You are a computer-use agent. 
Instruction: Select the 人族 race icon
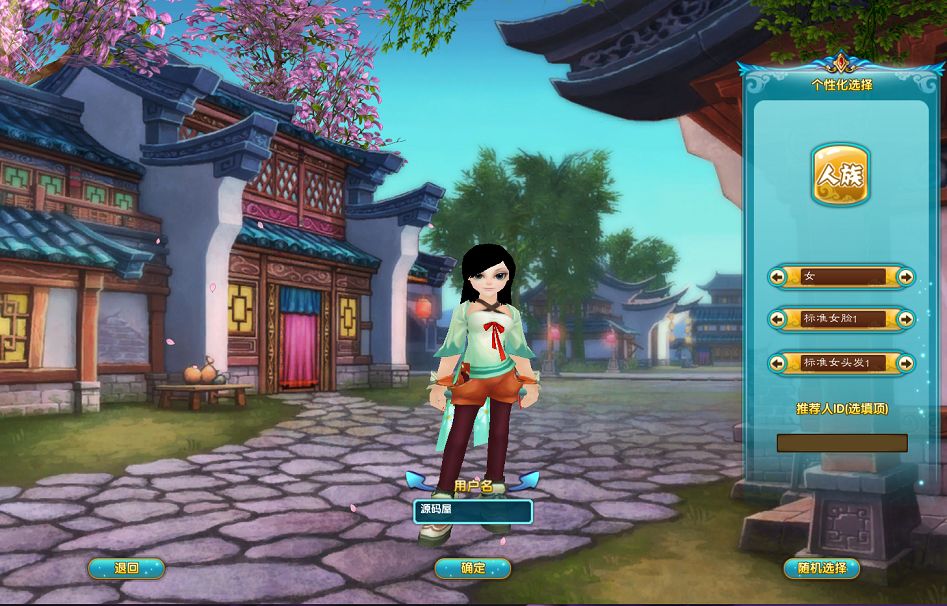pos(840,176)
